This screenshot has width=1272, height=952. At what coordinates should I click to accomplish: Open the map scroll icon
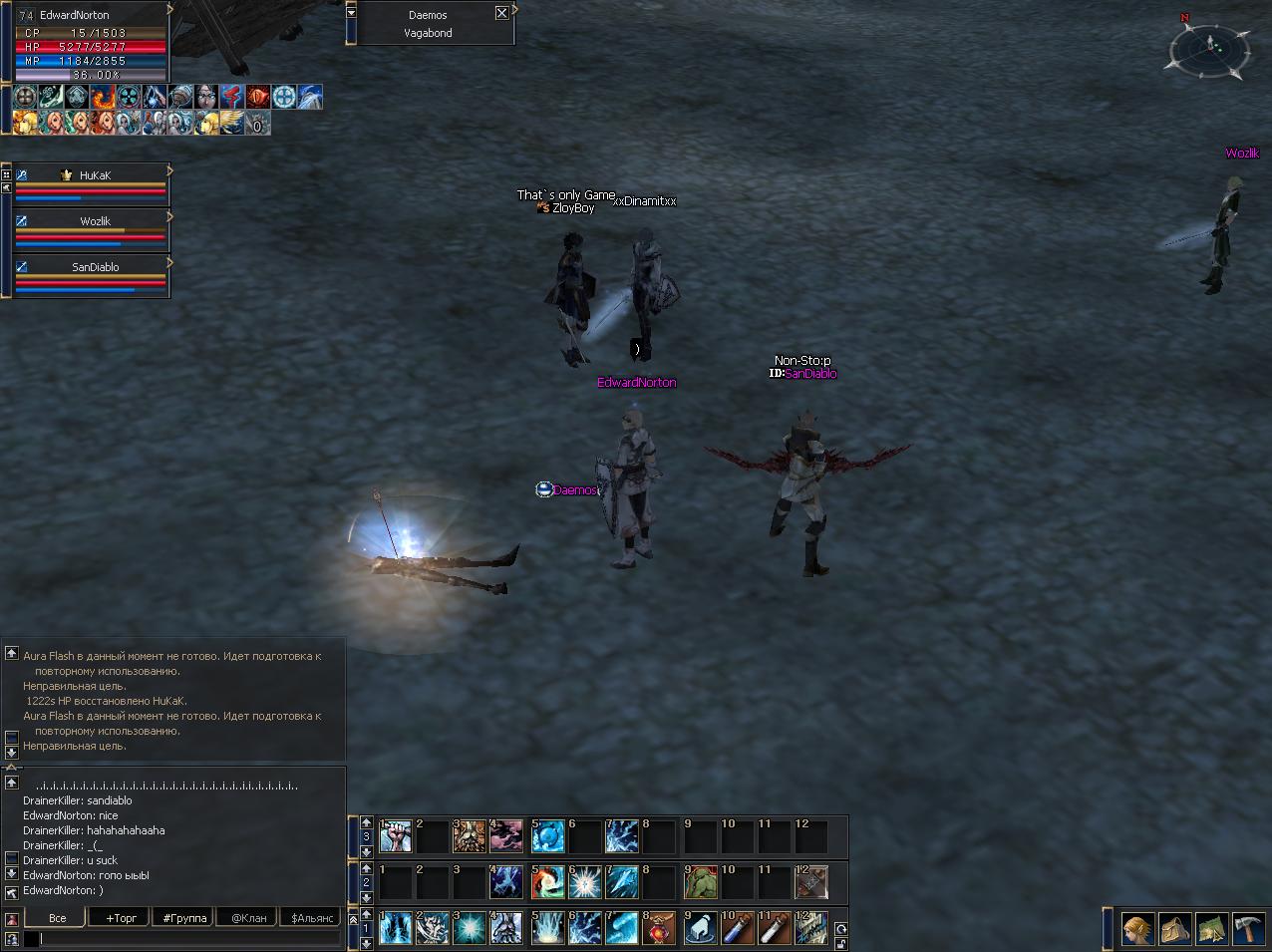1212,929
